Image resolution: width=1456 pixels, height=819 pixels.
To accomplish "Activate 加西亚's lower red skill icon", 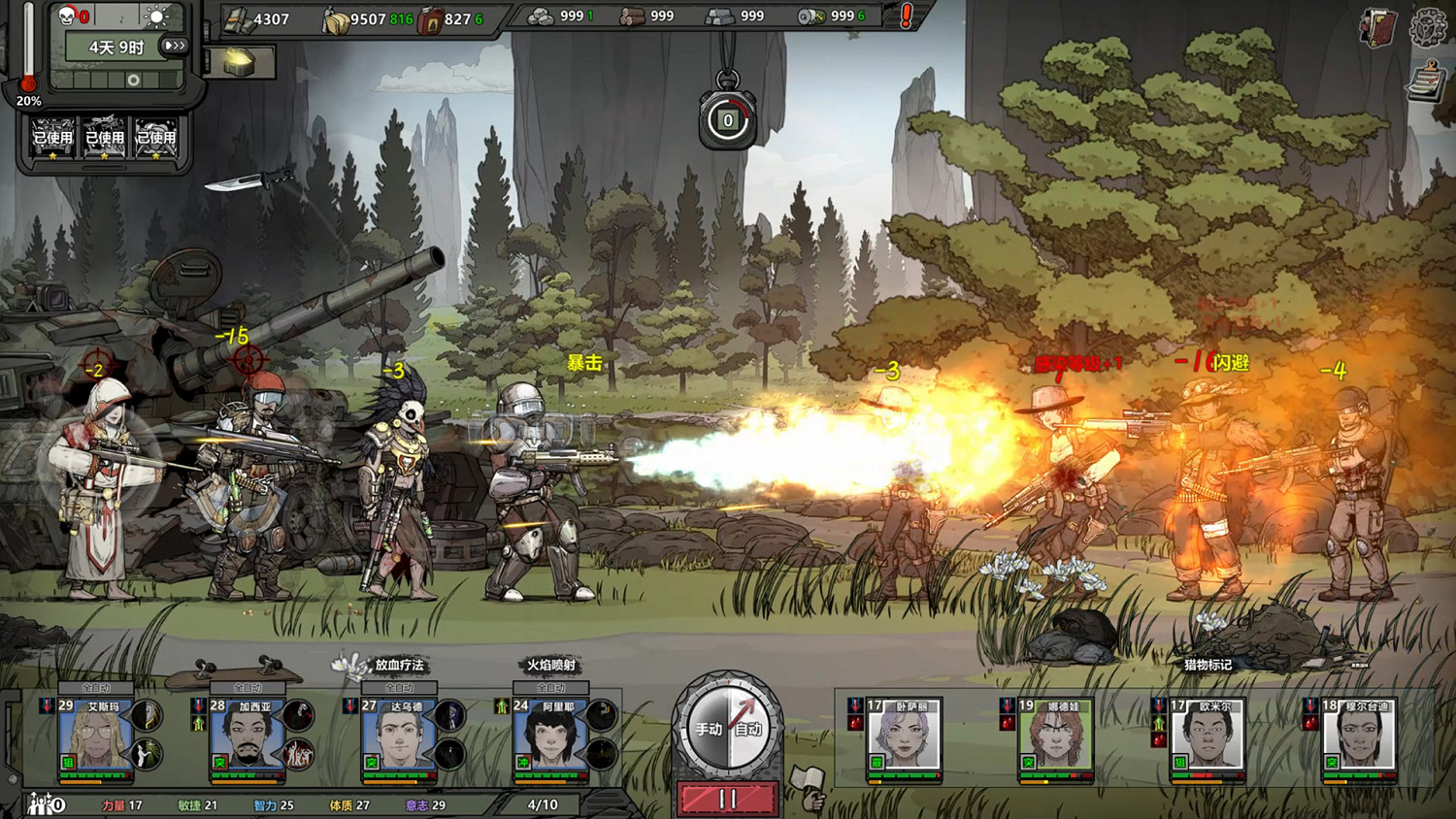I will (x=298, y=754).
